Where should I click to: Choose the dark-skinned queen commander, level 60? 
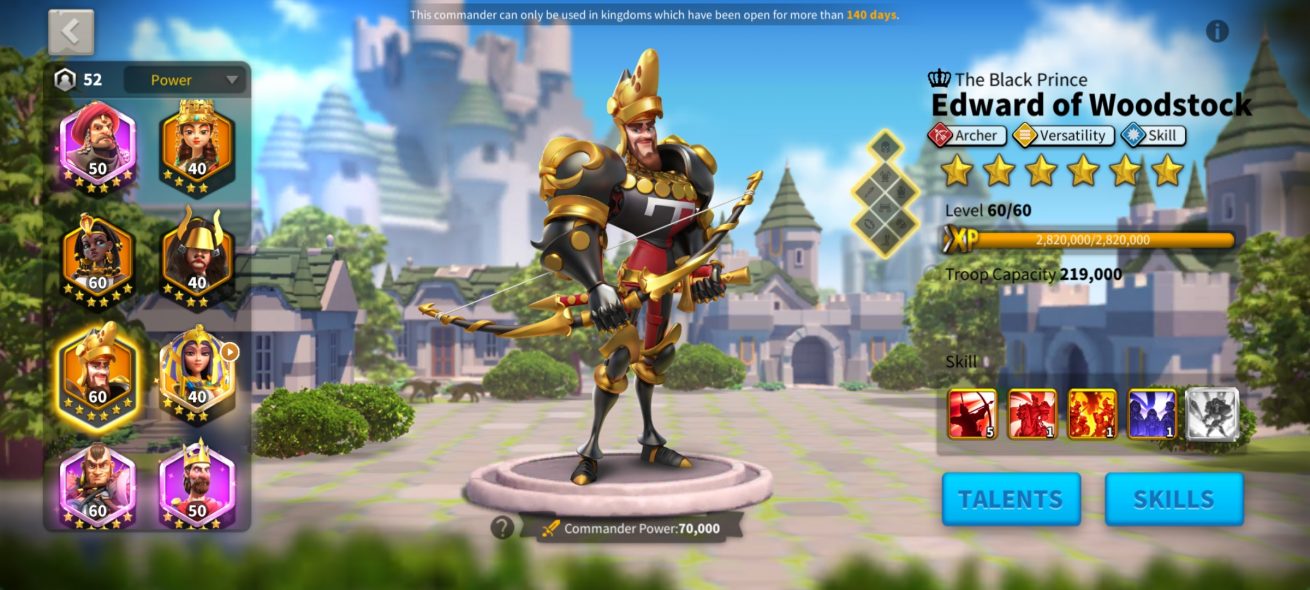click(x=97, y=258)
